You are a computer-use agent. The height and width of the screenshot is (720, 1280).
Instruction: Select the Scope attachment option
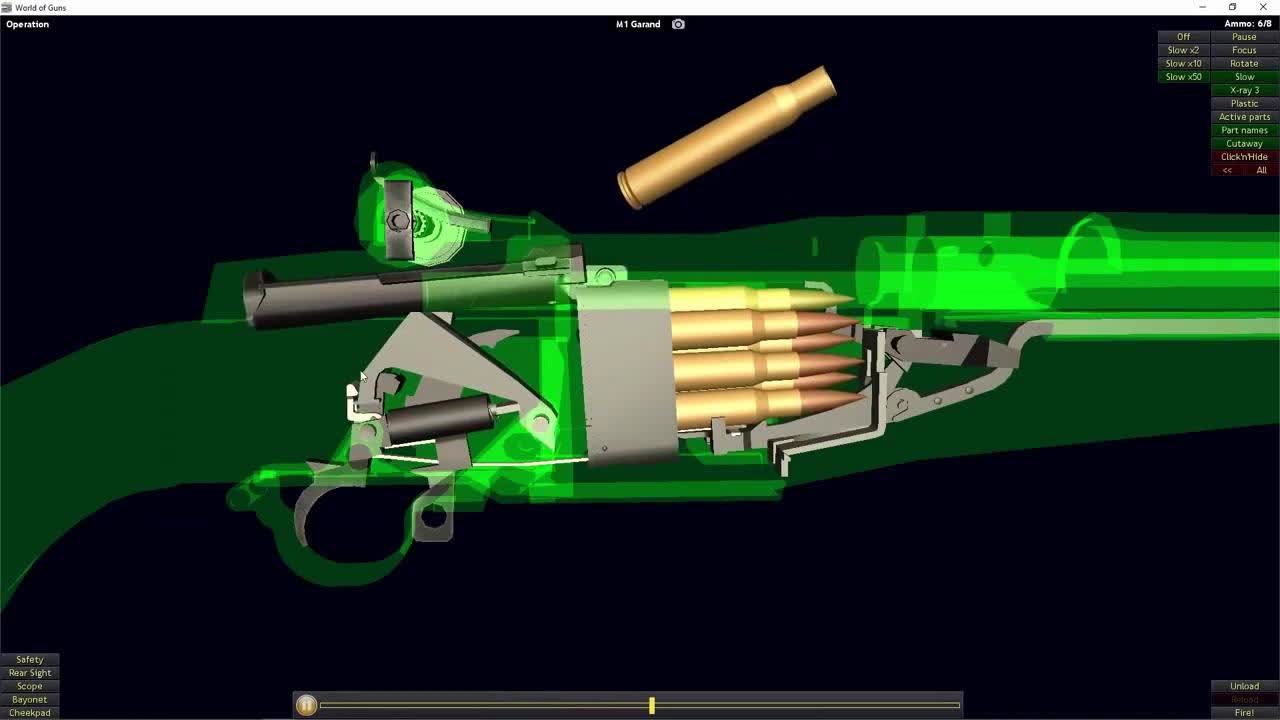click(29, 686)
